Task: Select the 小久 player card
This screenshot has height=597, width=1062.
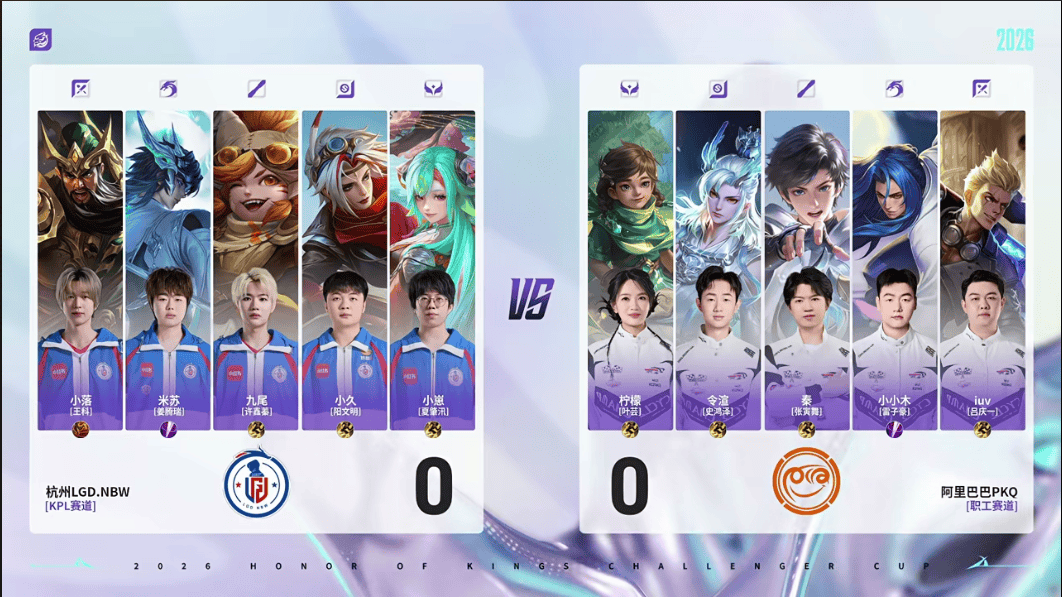Action: click(344, 270)
